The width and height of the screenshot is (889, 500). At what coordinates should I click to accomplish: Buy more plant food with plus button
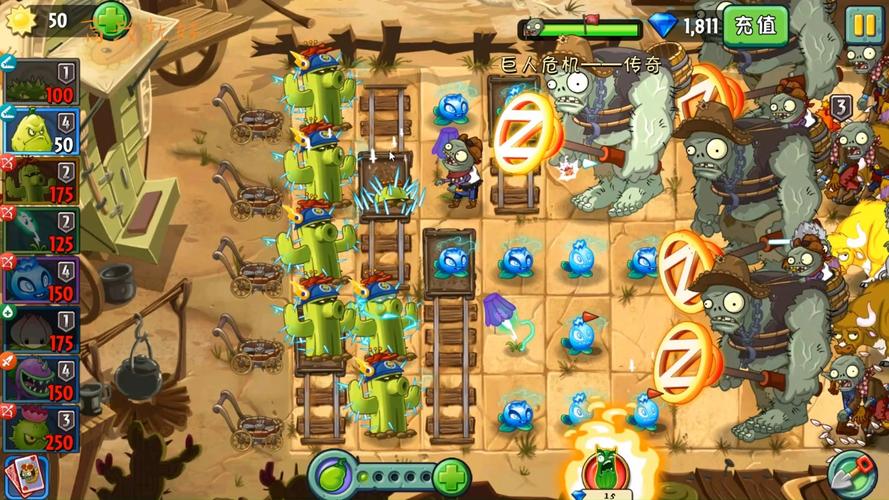tap(451, 472)
